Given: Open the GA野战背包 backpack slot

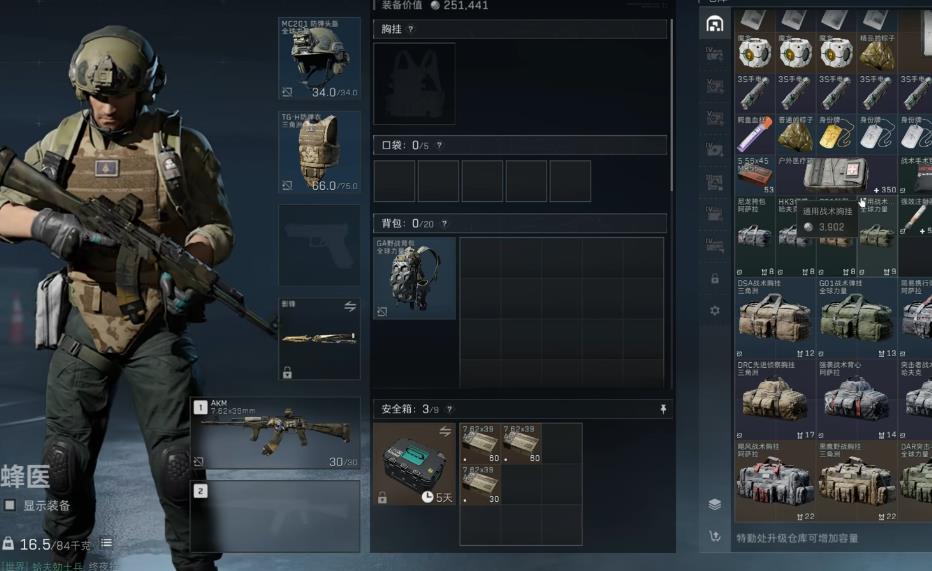Looking at the screenshot, I should [x=414, y=278].
